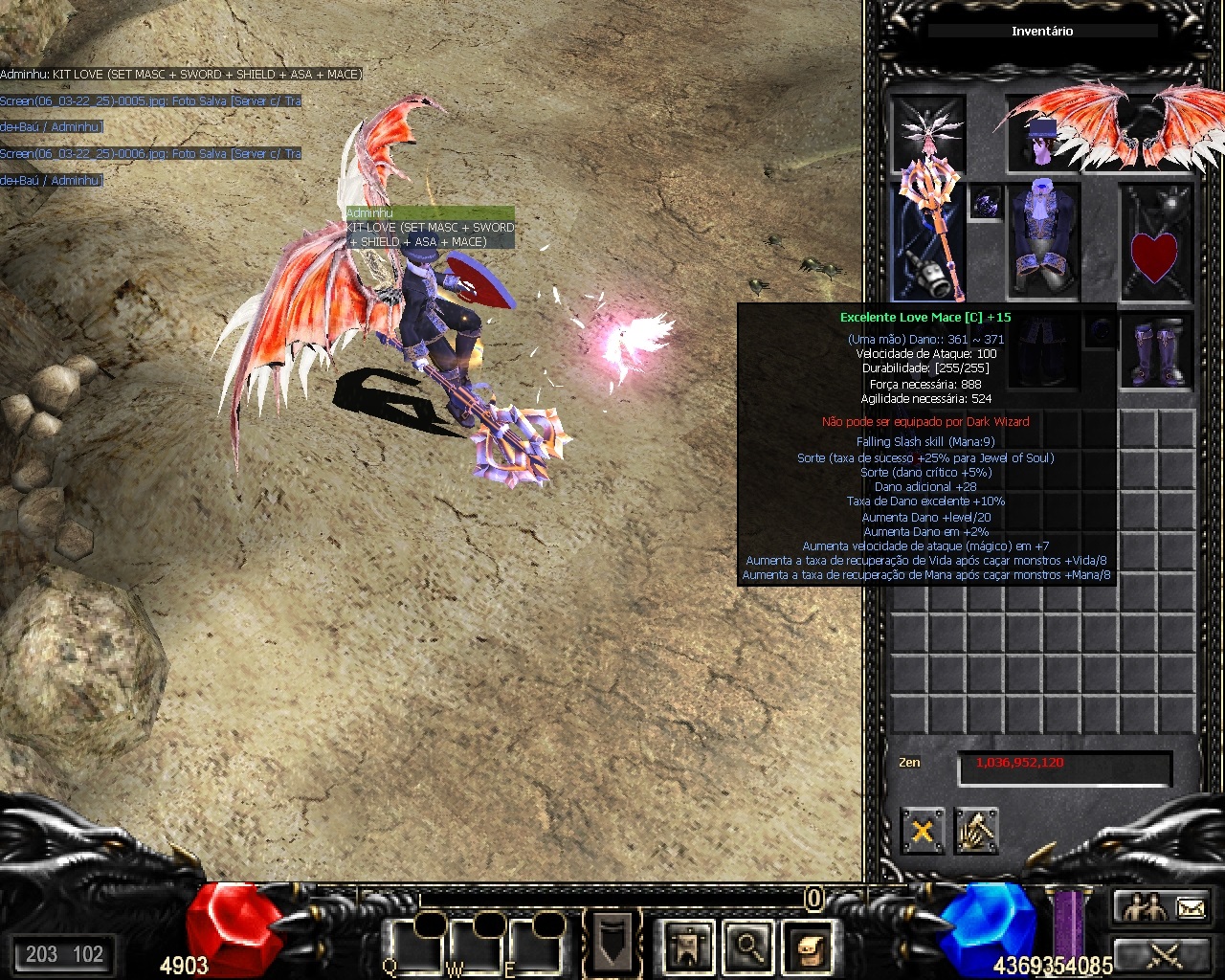Select the purple suit armor slot

[1043, 239]
